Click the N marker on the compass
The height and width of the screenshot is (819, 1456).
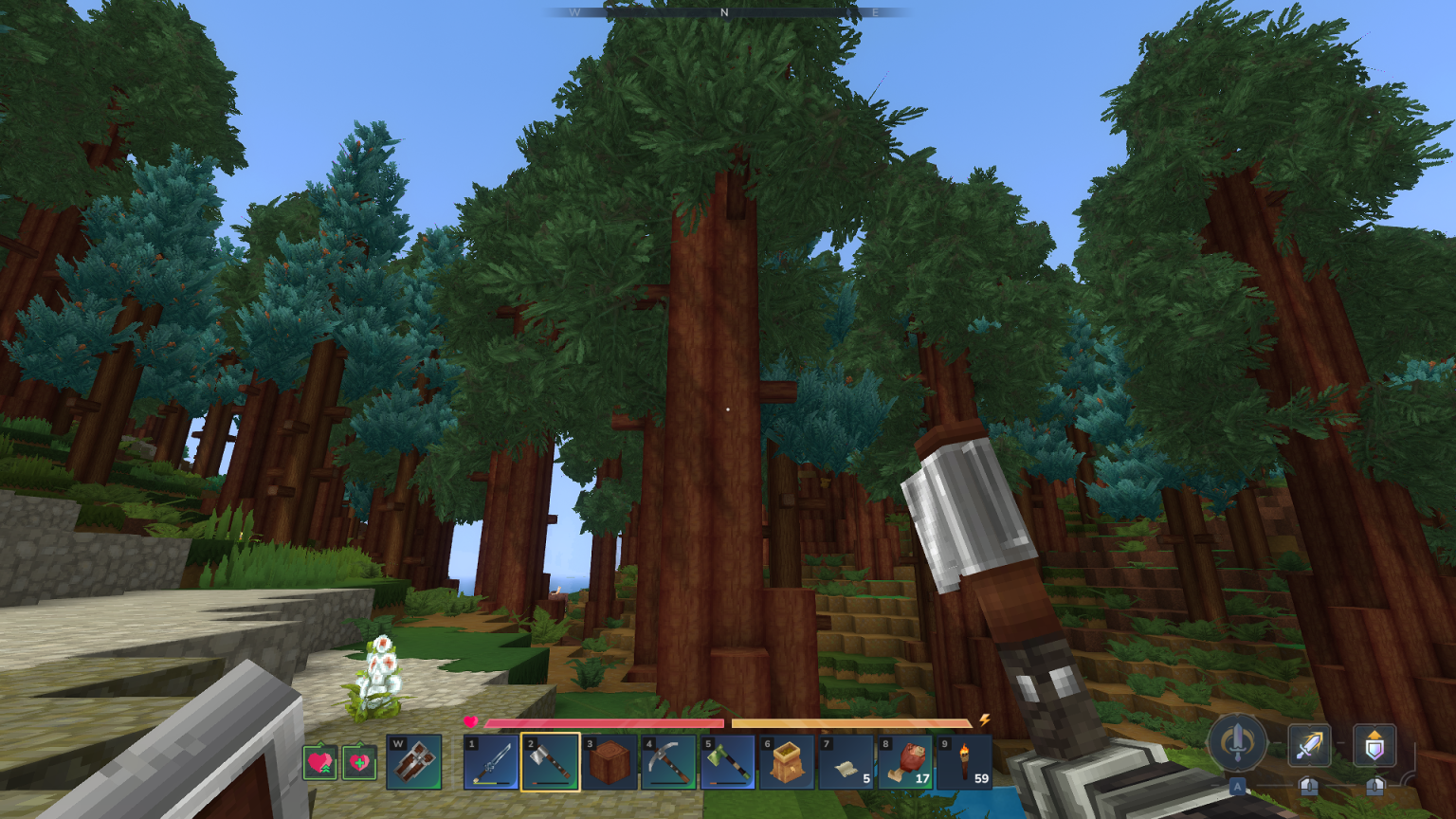point(722,13)
